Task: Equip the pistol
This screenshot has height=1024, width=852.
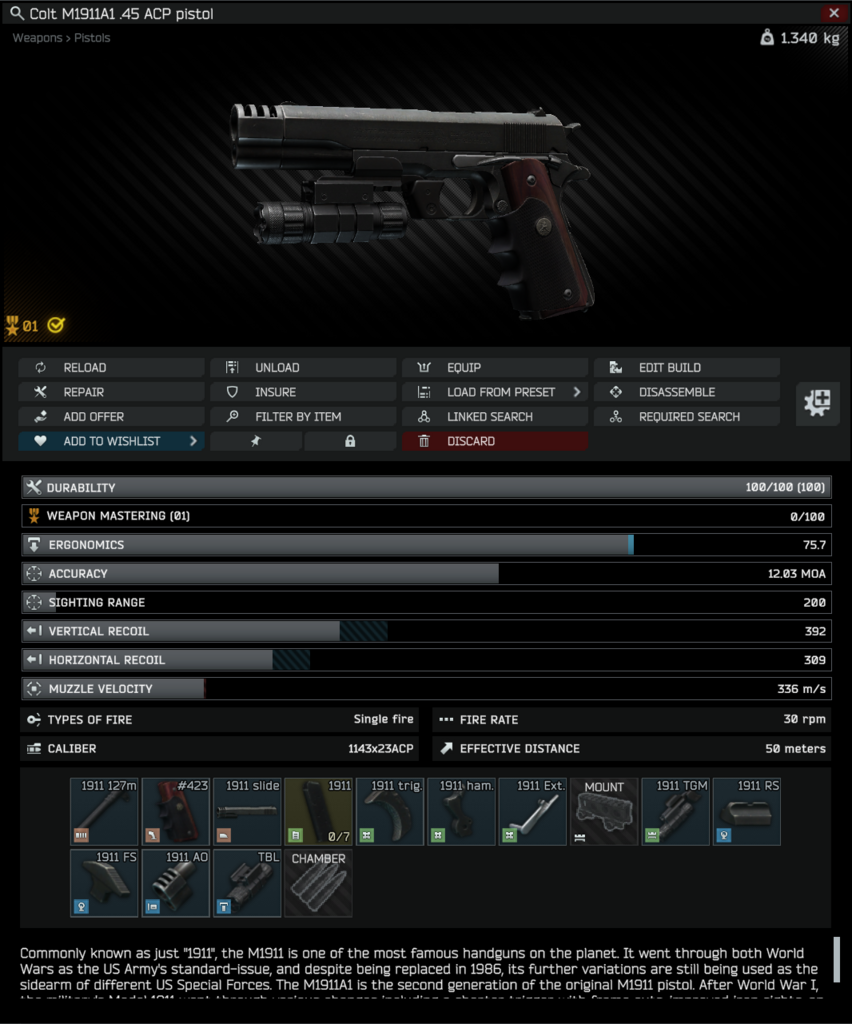Action: (494, 368)
